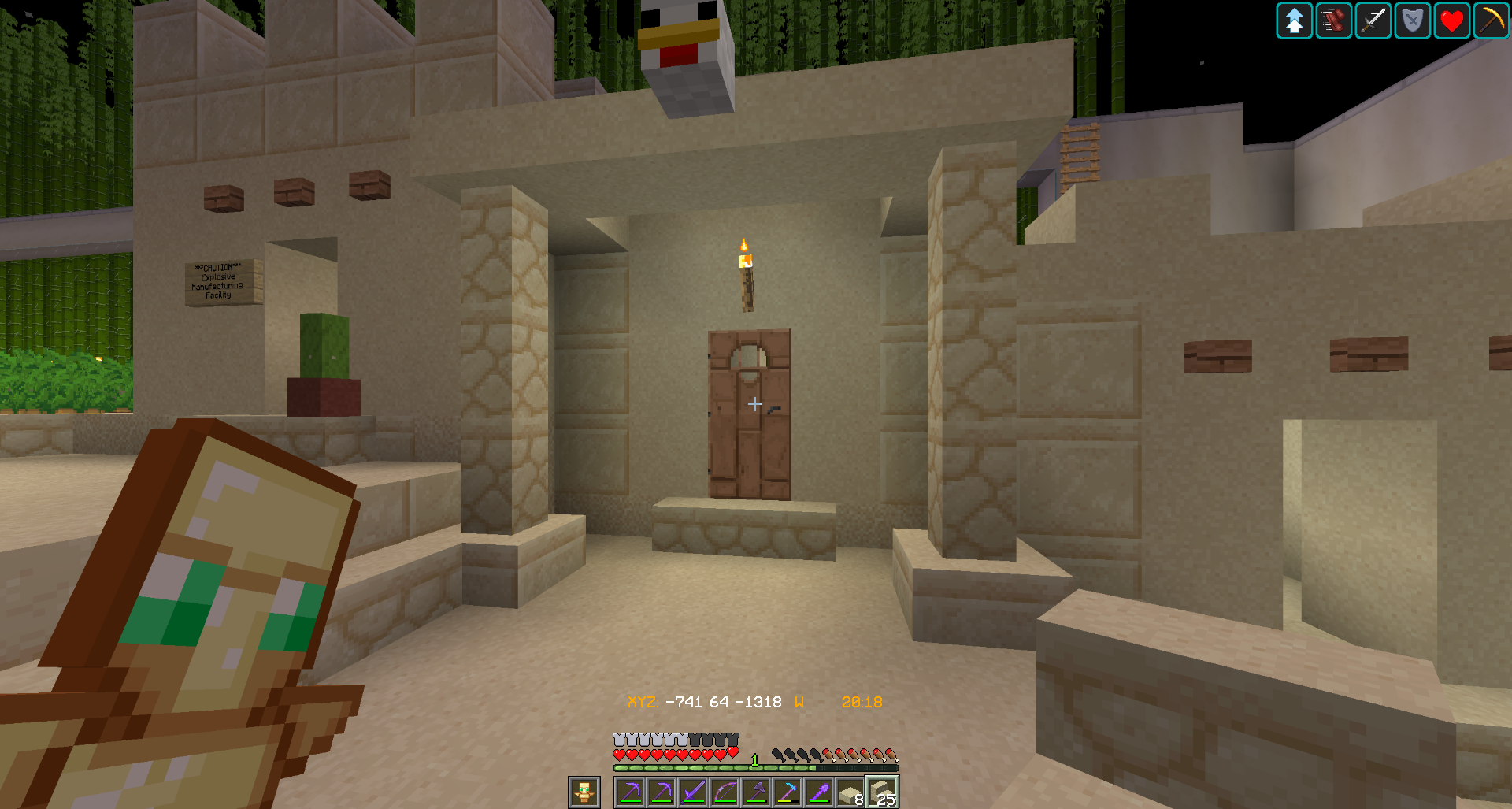Choose the sandstone slab stack of 8
Viewport: 1512px width, 809px height.
pos(850,792)
